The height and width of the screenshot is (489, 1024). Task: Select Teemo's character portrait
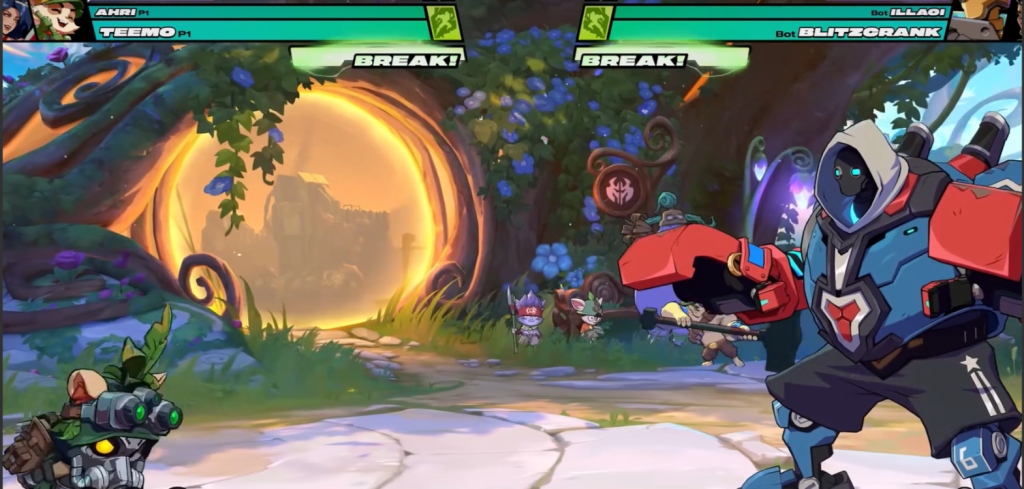[x=56, y=19]
